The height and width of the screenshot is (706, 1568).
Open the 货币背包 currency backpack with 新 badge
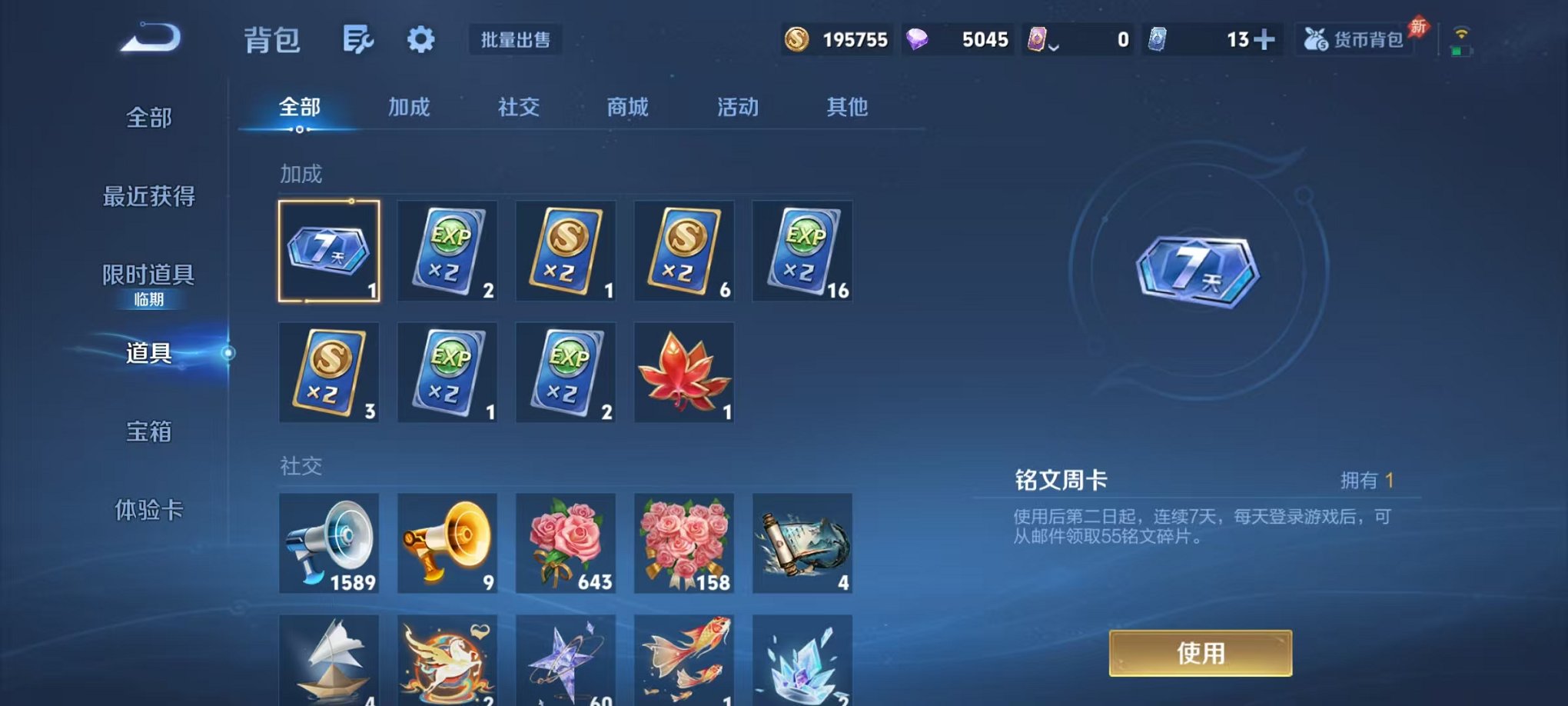pos(1354,40)
